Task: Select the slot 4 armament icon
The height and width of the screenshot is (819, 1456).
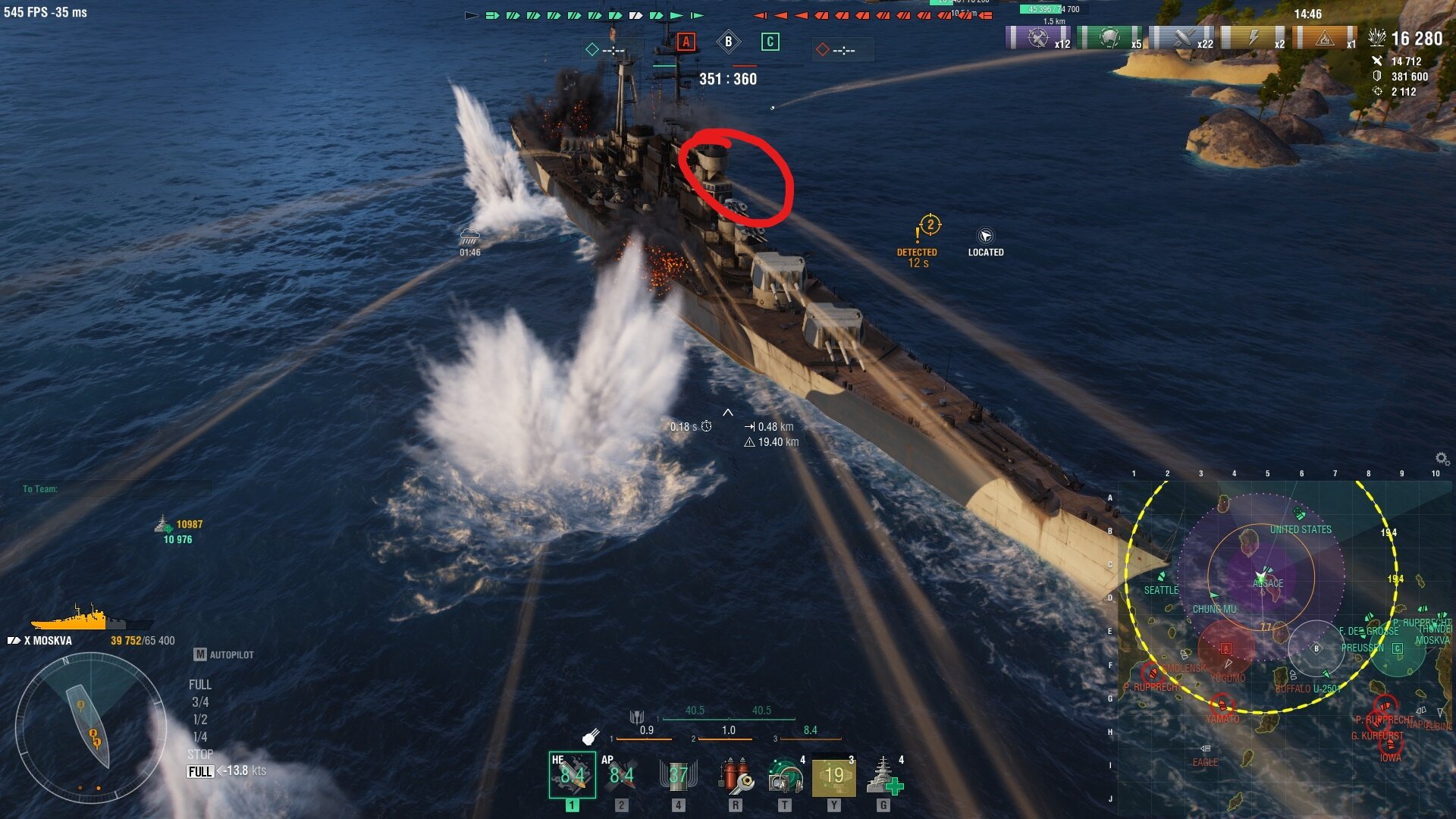Action: click(x=678, y=775)
